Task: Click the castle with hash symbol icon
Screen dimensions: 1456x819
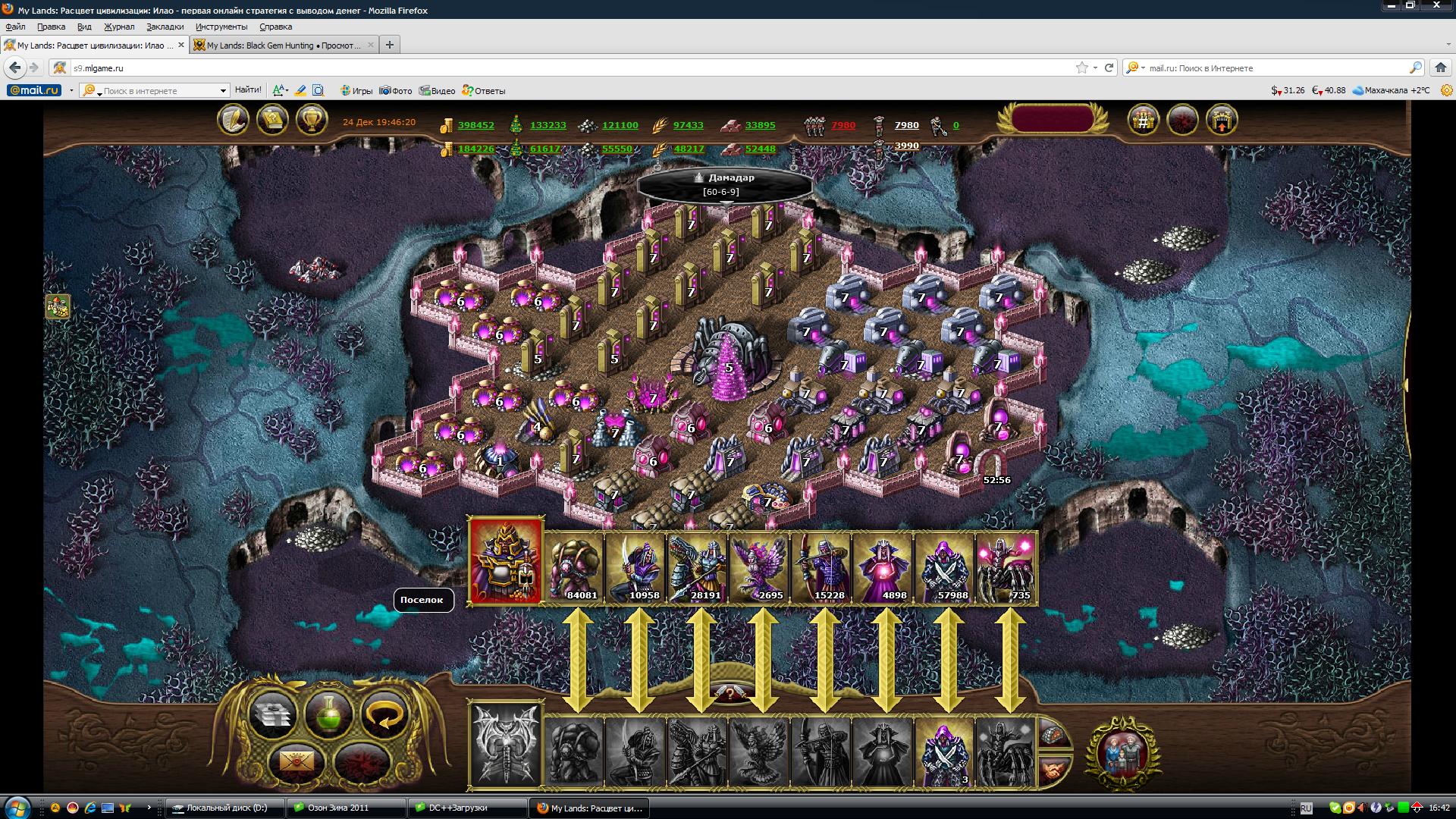Action: tap(1143, 120)
